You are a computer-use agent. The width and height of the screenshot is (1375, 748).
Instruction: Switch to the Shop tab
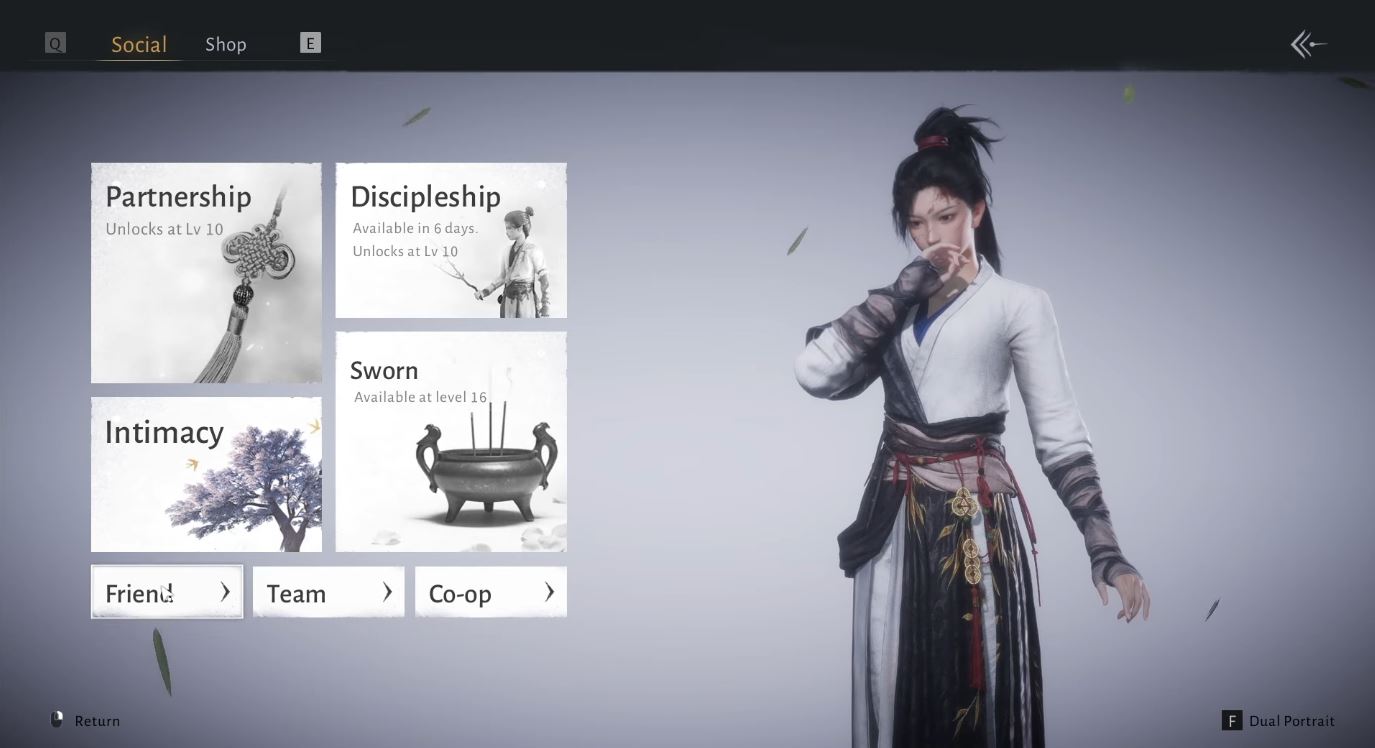click(225, 43)
